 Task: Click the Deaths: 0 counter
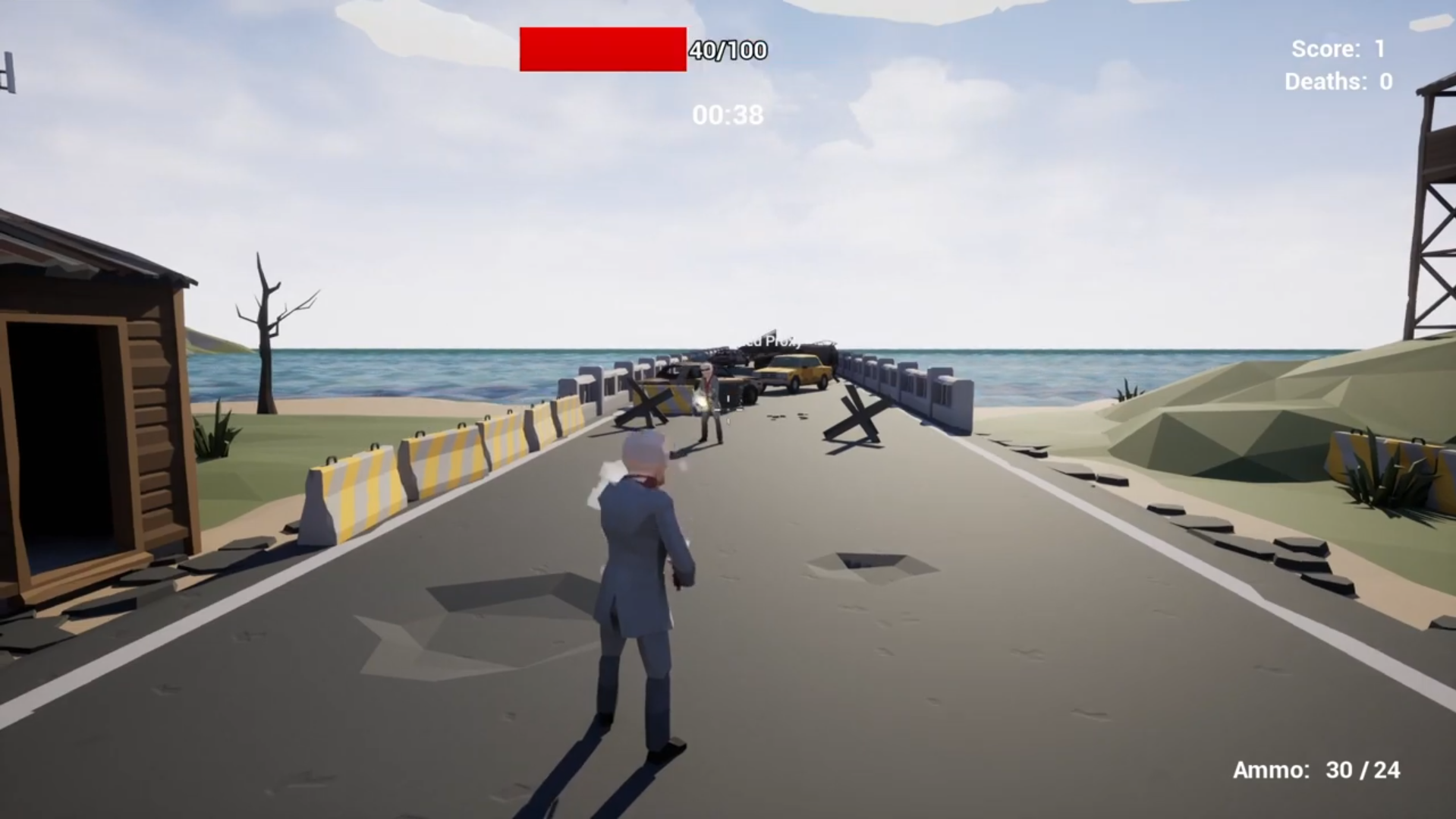click(x=1337, y=81)
